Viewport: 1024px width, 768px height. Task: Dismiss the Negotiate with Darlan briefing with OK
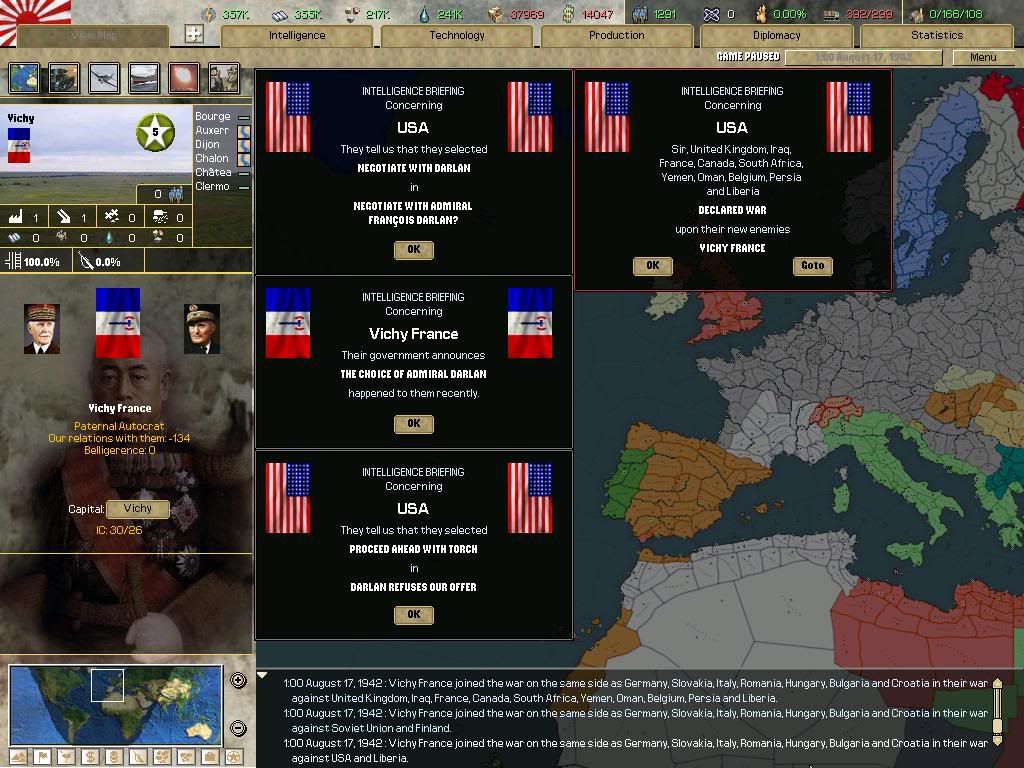[x=413, y=250]
